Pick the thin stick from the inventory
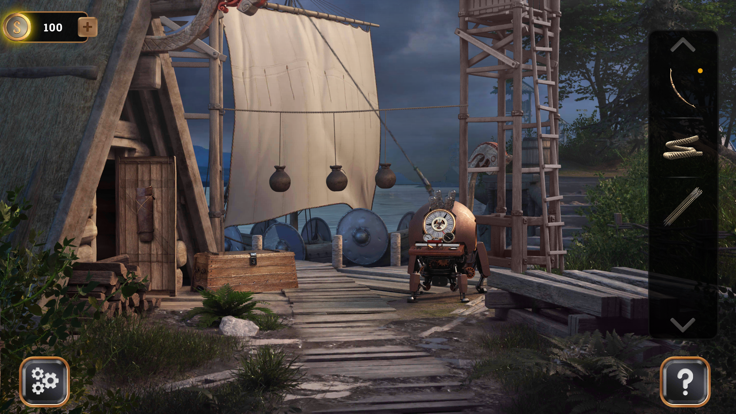 [x=682, y=206]
